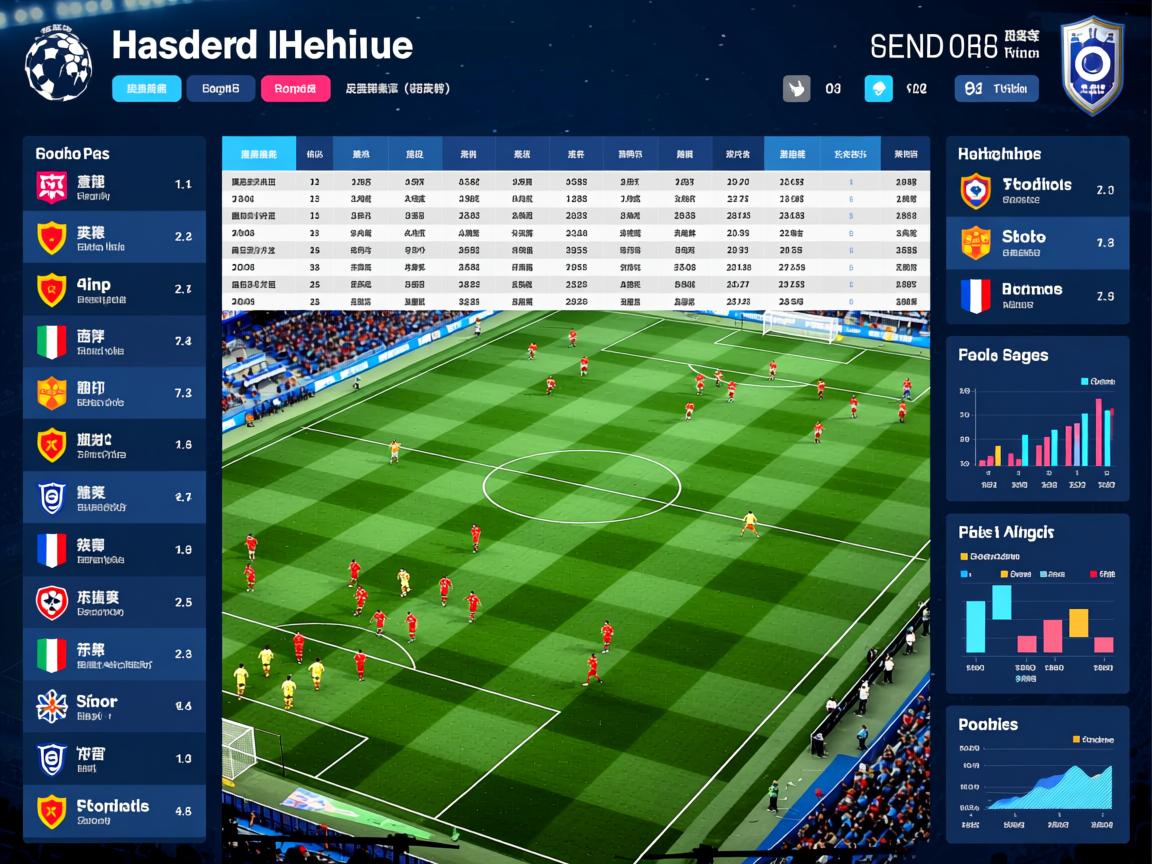
Task: Select the Stodiols row in the right panel
Action: pos(1037,190)
